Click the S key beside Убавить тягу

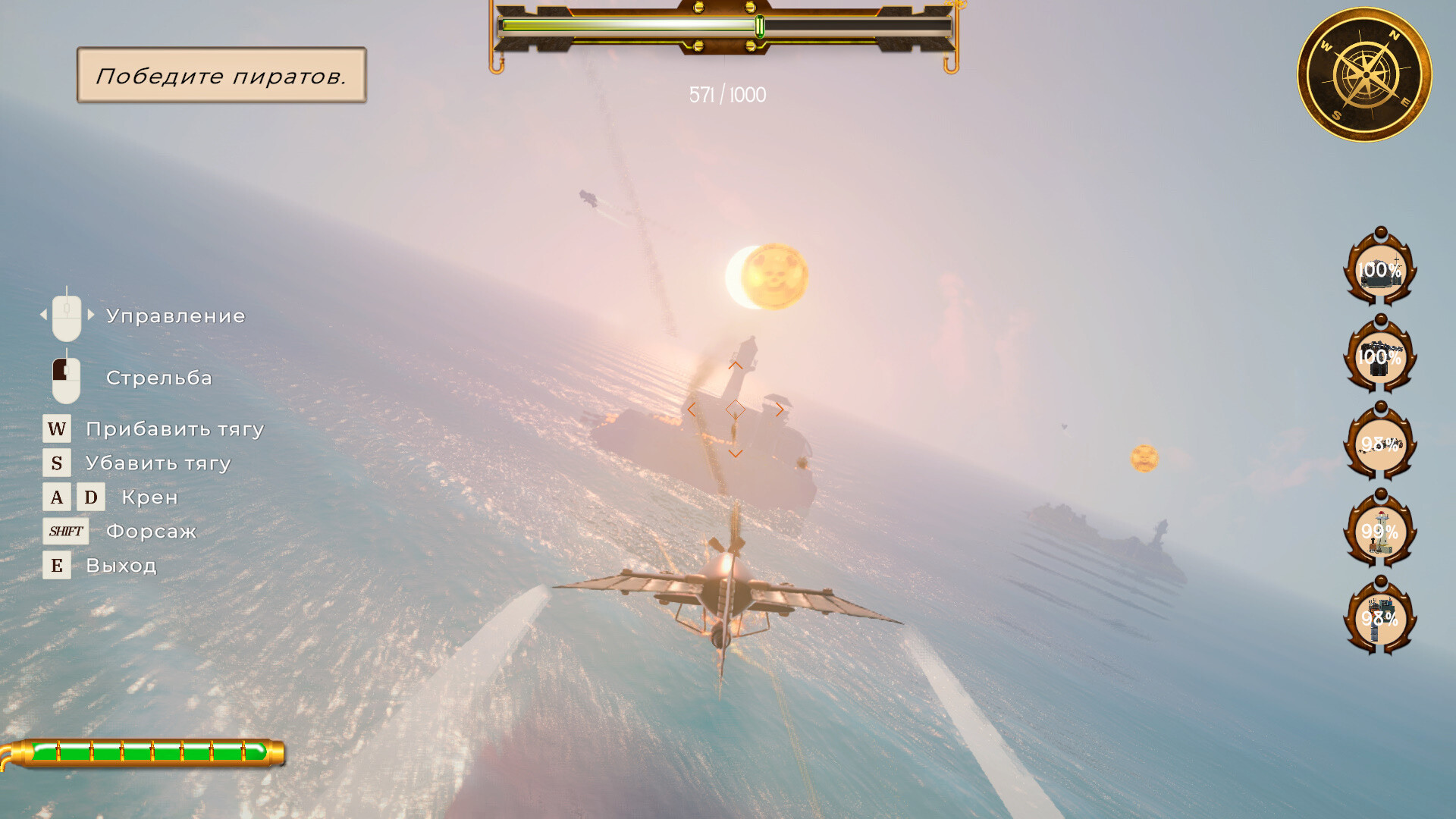(55, 463)
